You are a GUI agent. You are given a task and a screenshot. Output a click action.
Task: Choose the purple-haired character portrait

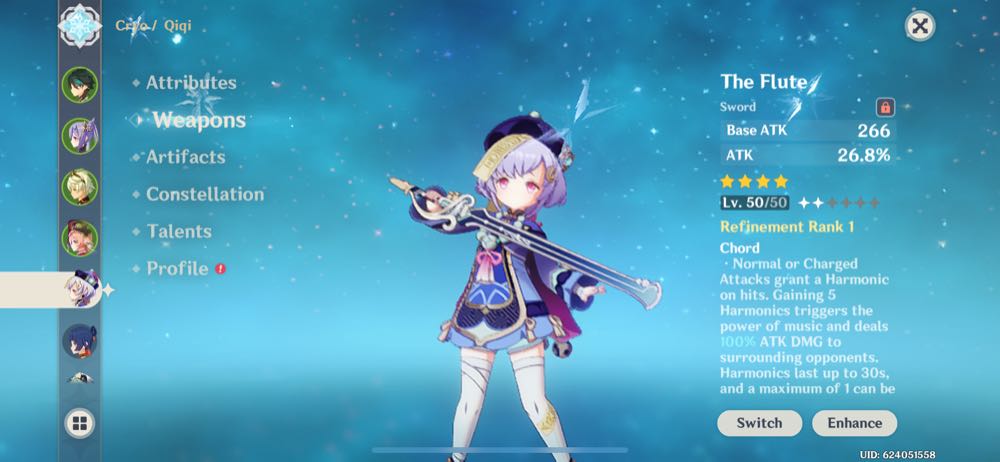[79, 135]
